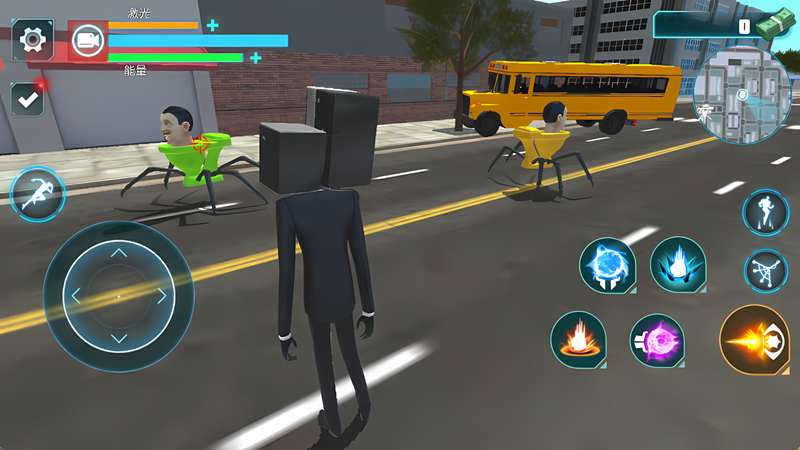Select the standing character pose button
800x450 pixels.
[765, 212]
